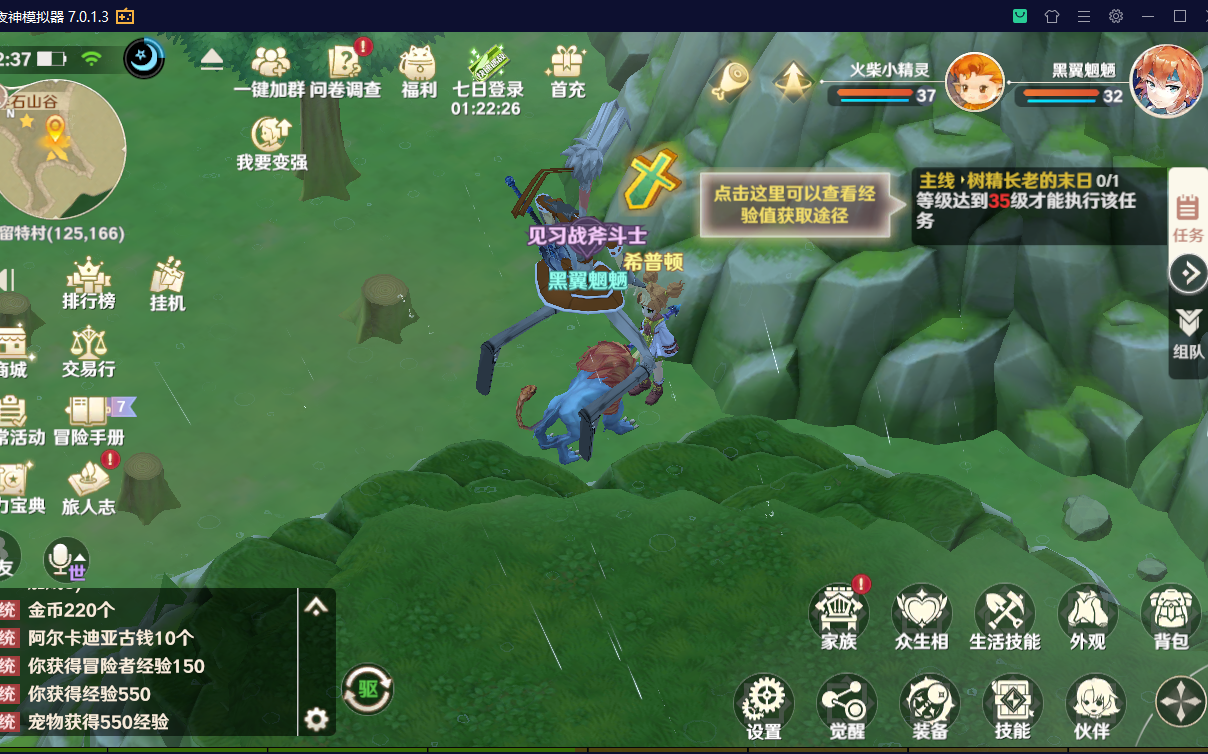The width and height of the screenshot is (1208, 754).
Task: Switch to the 组队 team tab
Action: point(1188,333)
